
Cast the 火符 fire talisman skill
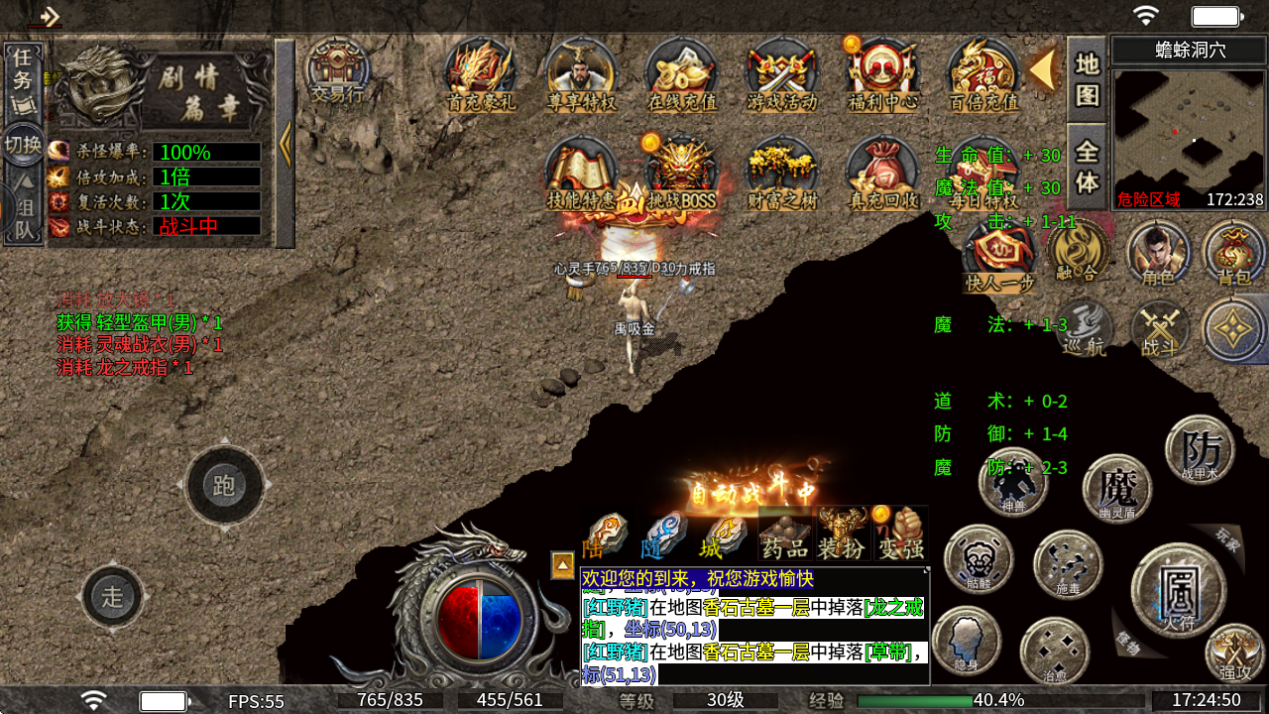pyautogui.click(x=1178, y=588)
